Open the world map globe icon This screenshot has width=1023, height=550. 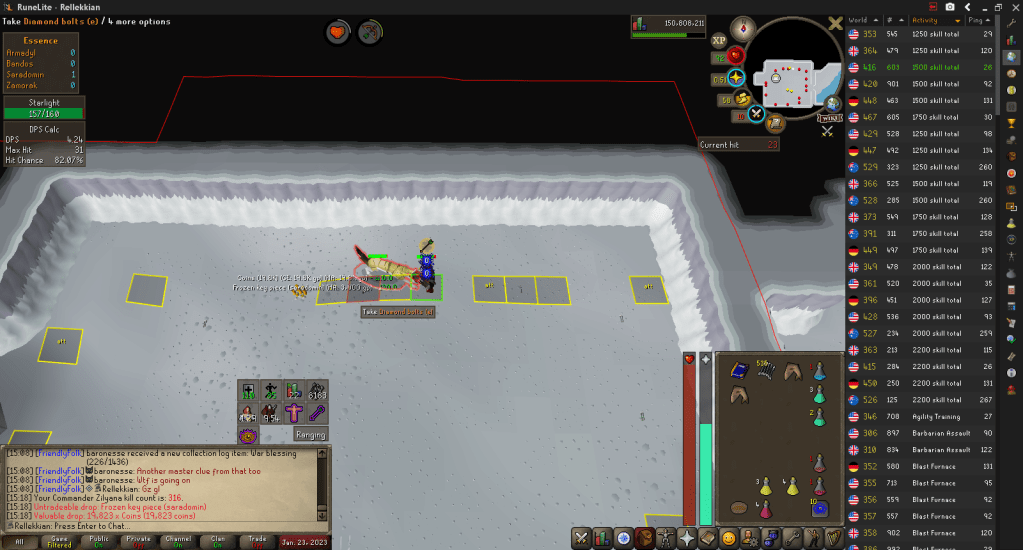[831, 102]
